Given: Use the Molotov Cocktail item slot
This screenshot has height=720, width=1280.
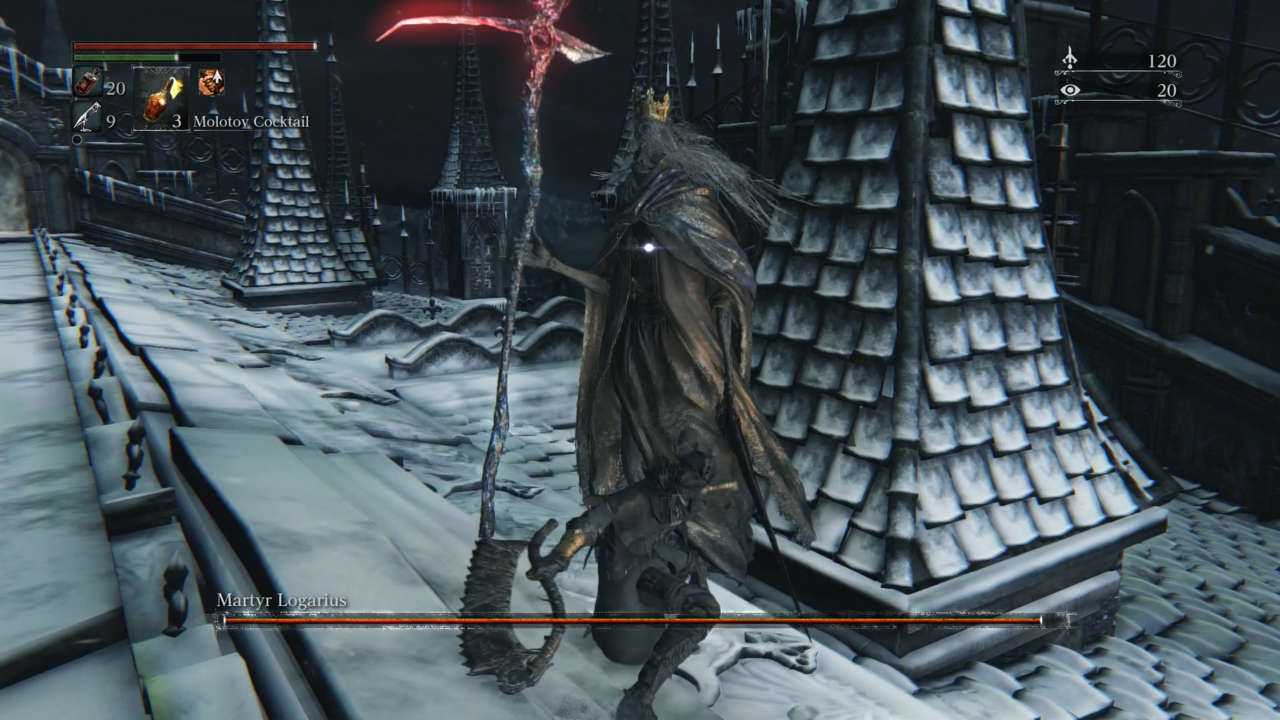Looking at the screenshot, I should click(x=160, y=98).
